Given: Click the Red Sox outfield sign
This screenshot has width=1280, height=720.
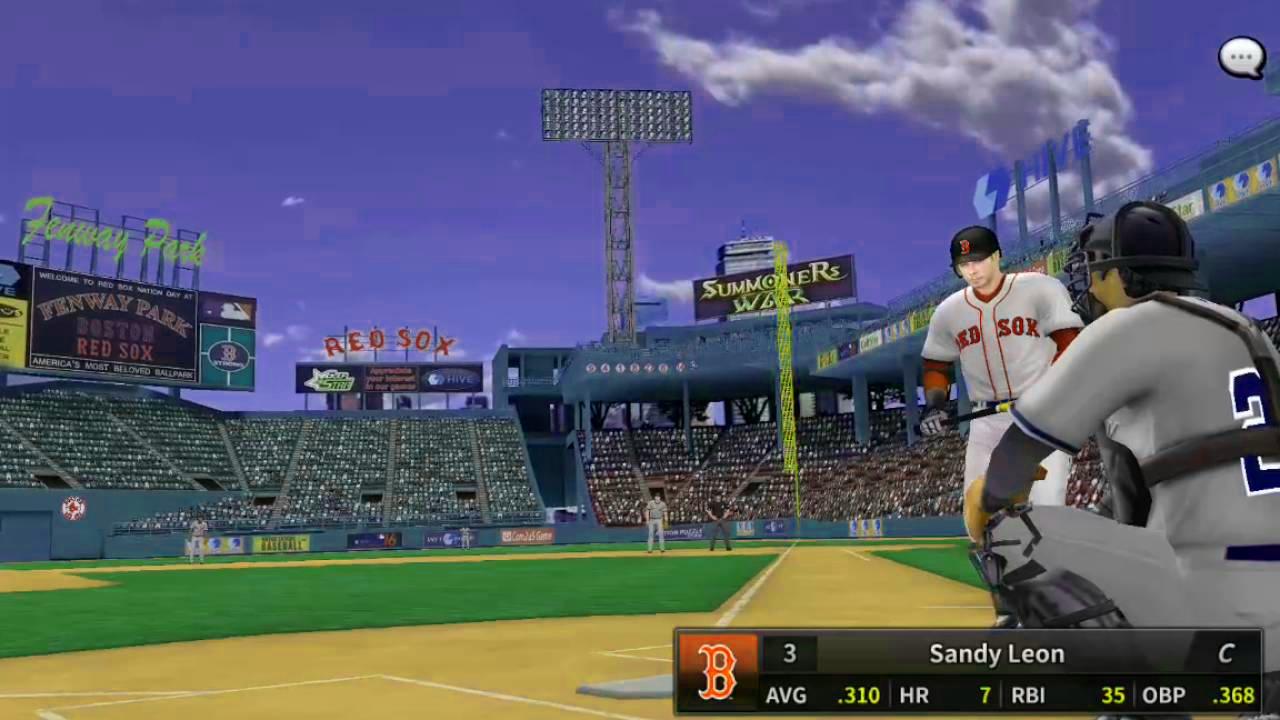Looking at the screenshot, I should click(x=388, y=340).
